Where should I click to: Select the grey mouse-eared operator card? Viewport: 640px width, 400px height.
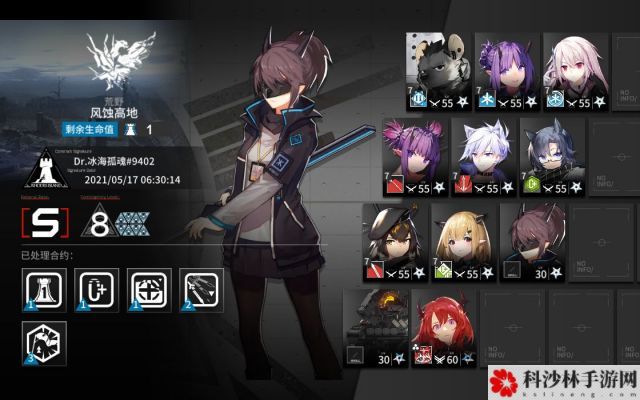click(439, 70)
